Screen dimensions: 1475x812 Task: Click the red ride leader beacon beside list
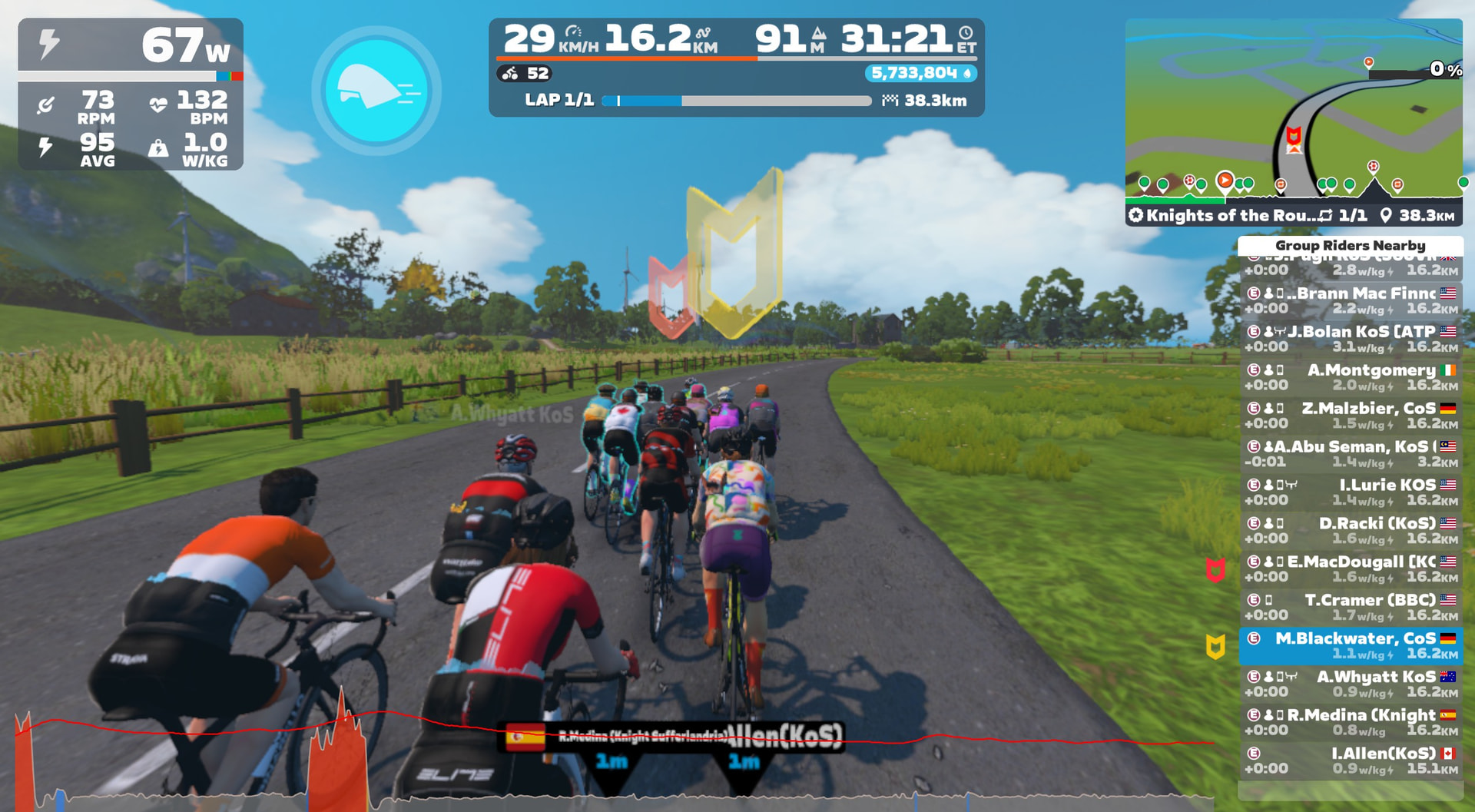pyautogui.click(x=1215, y=570)
